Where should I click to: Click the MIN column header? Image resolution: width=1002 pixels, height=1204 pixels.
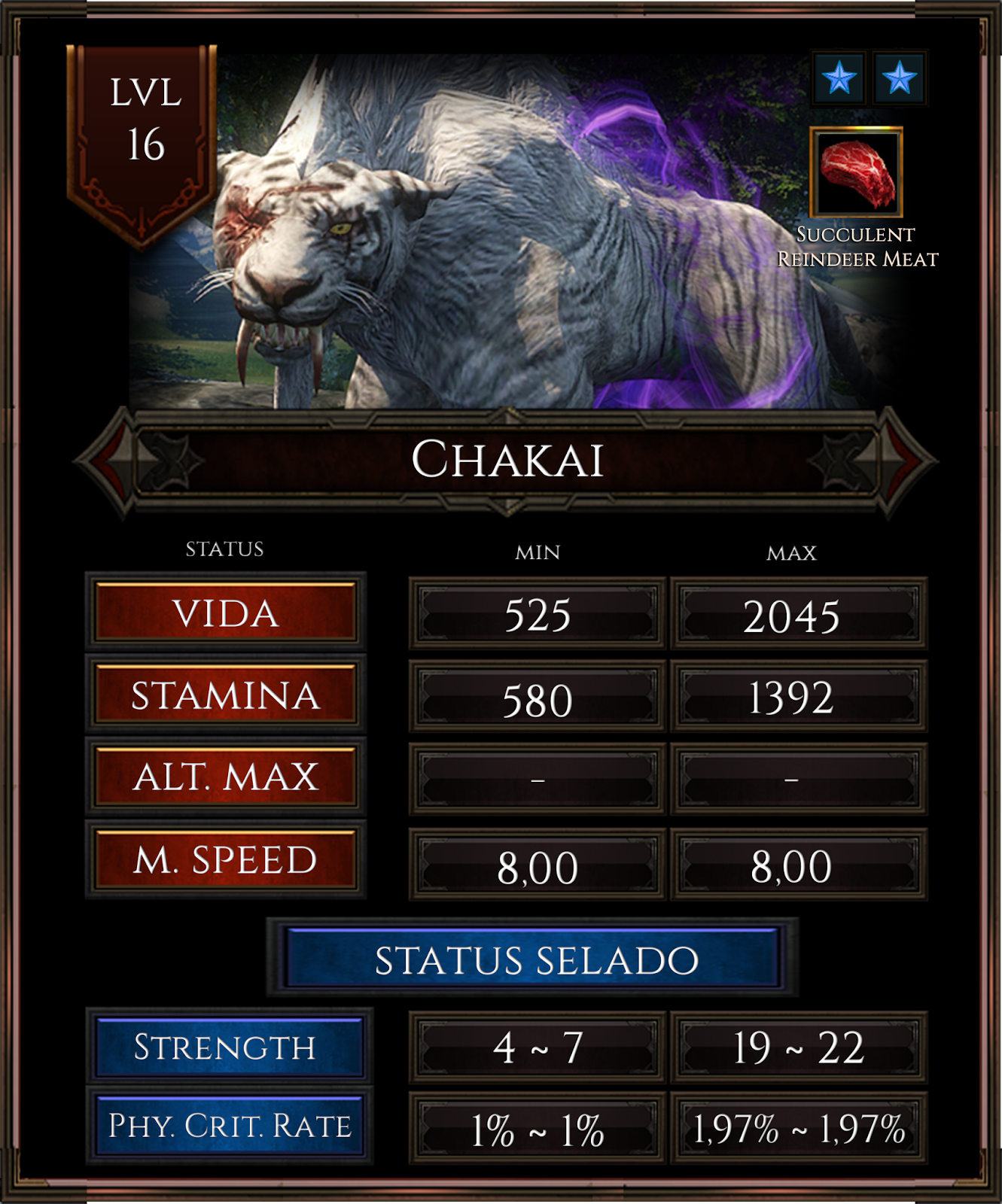tap(535, 552)
